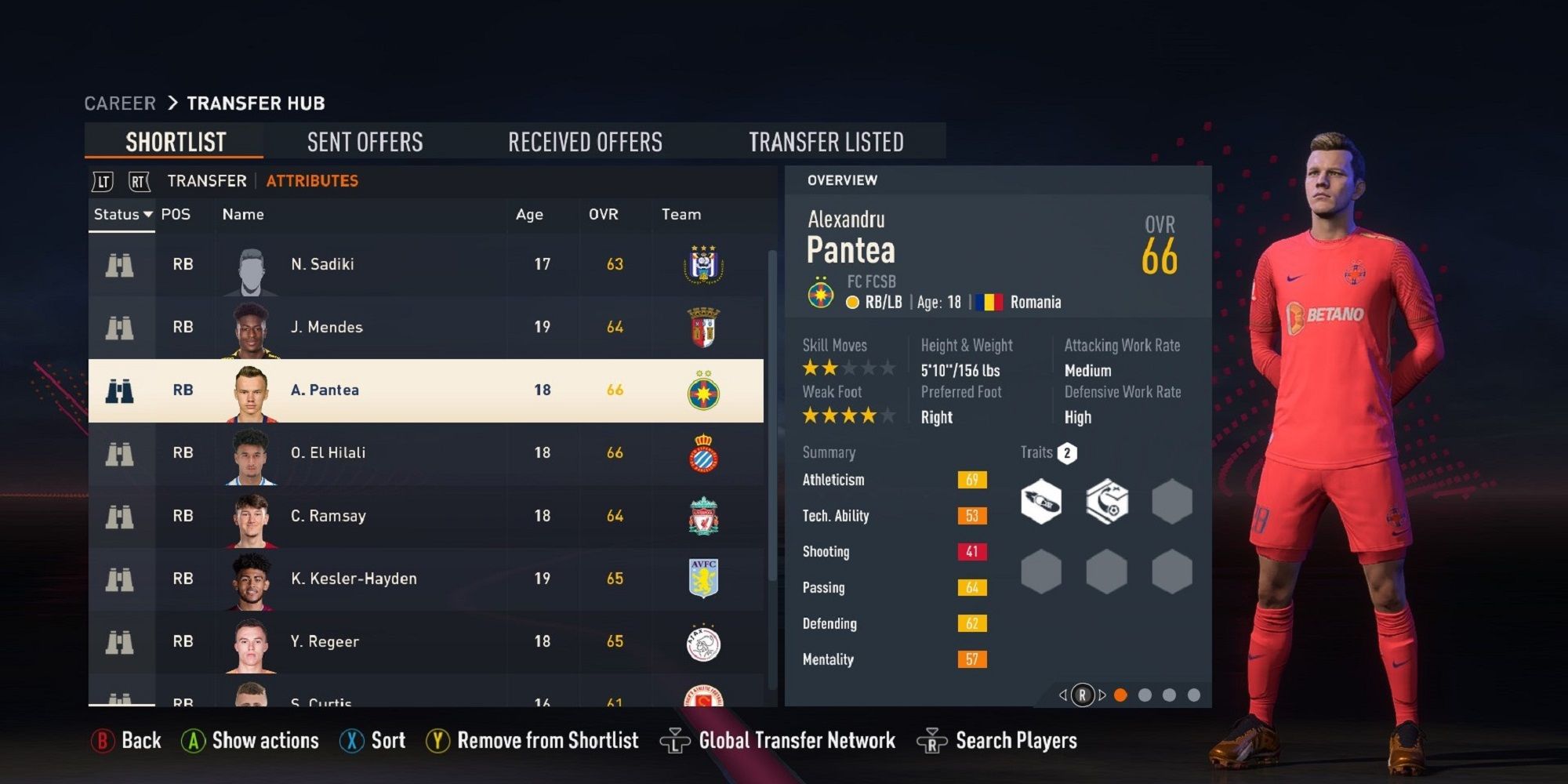
Task: Click the second page dot in the overview panel
Action: point(1146,693)
